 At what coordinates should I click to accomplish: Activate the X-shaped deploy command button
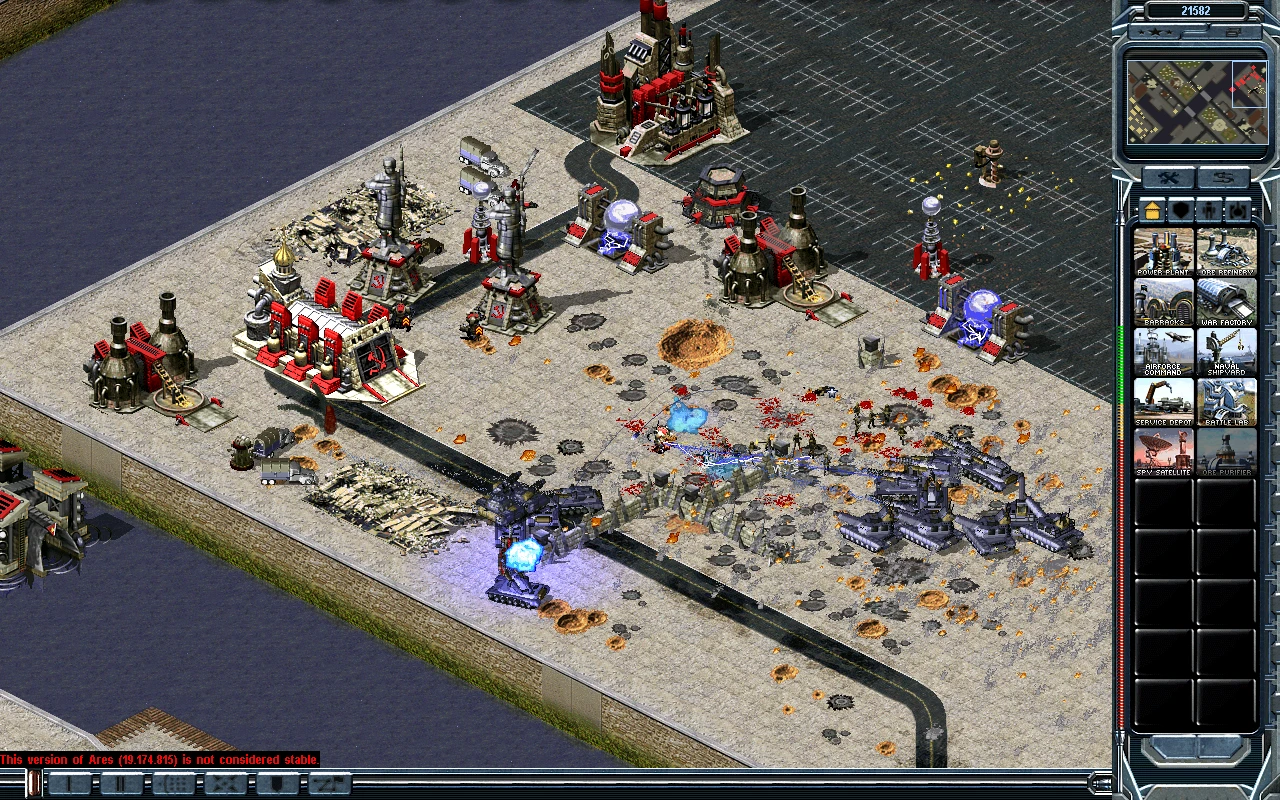pos(225,784)
